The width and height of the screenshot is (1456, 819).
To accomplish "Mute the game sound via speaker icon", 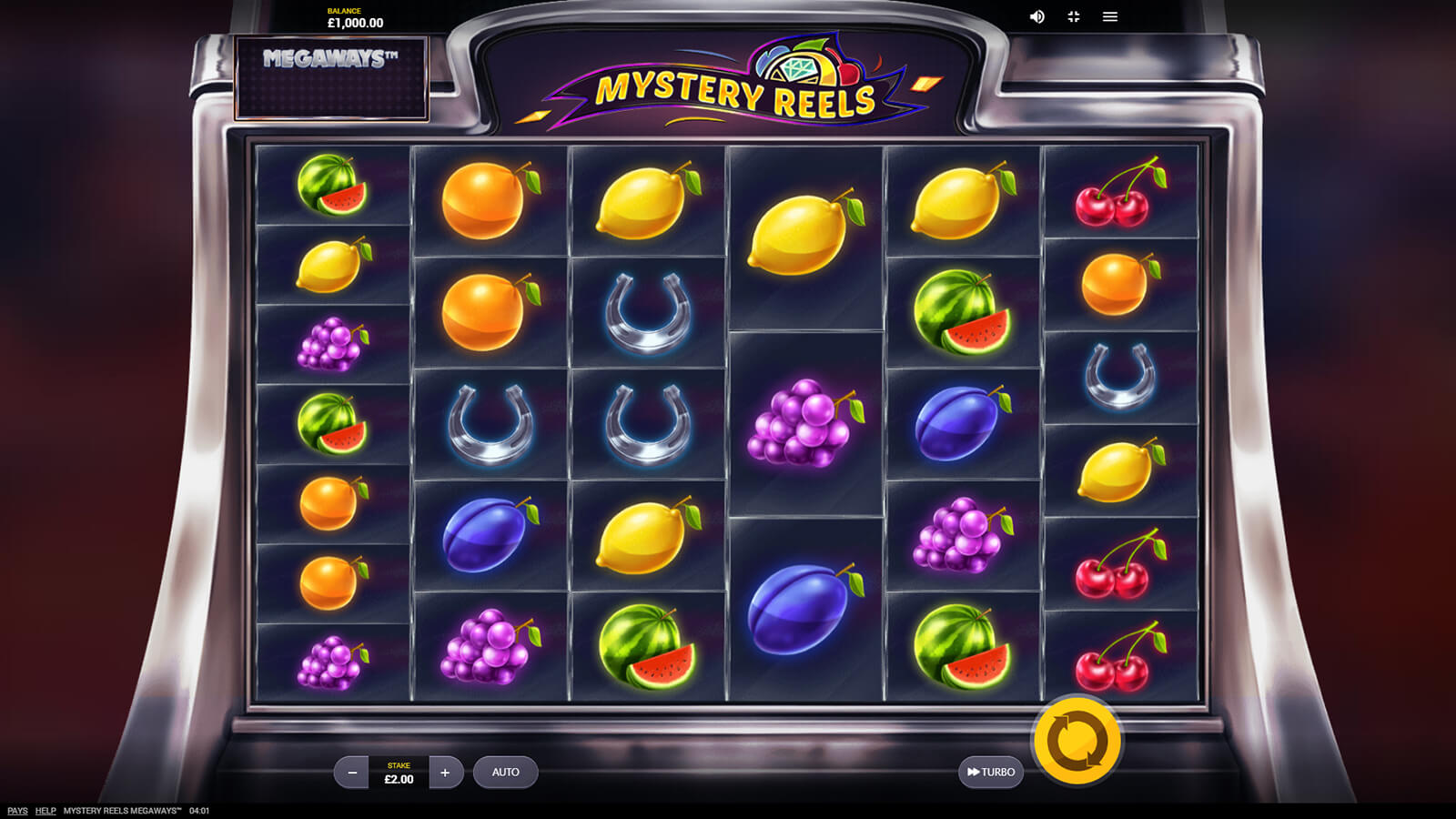I will pos(1037,16).
